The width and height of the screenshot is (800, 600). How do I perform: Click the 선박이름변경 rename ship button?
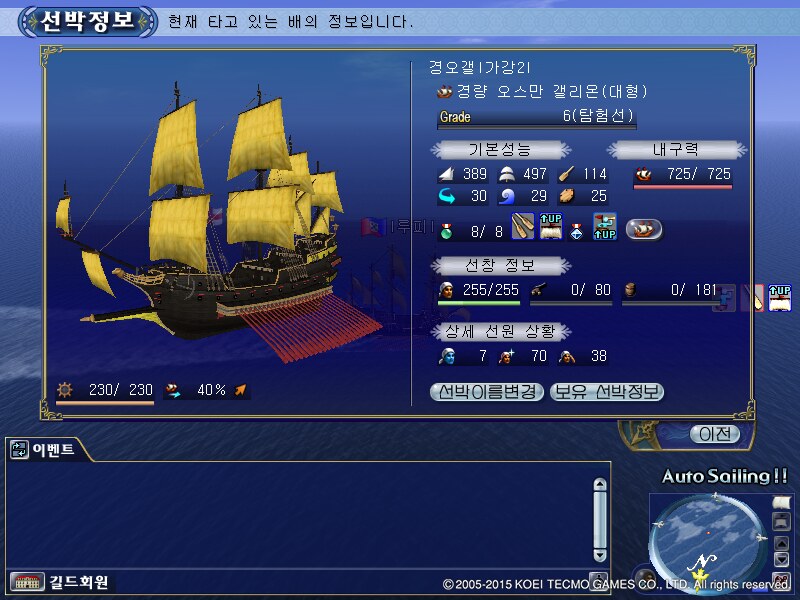pos(487,392)
